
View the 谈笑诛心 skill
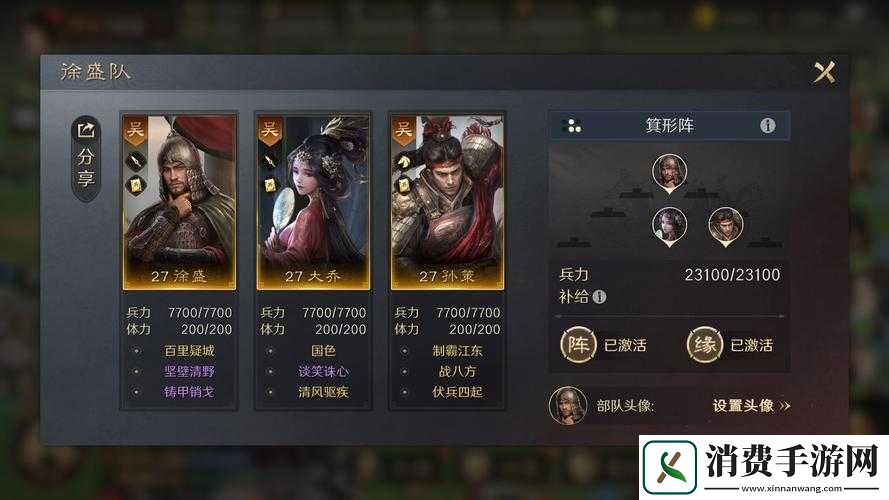323,371
